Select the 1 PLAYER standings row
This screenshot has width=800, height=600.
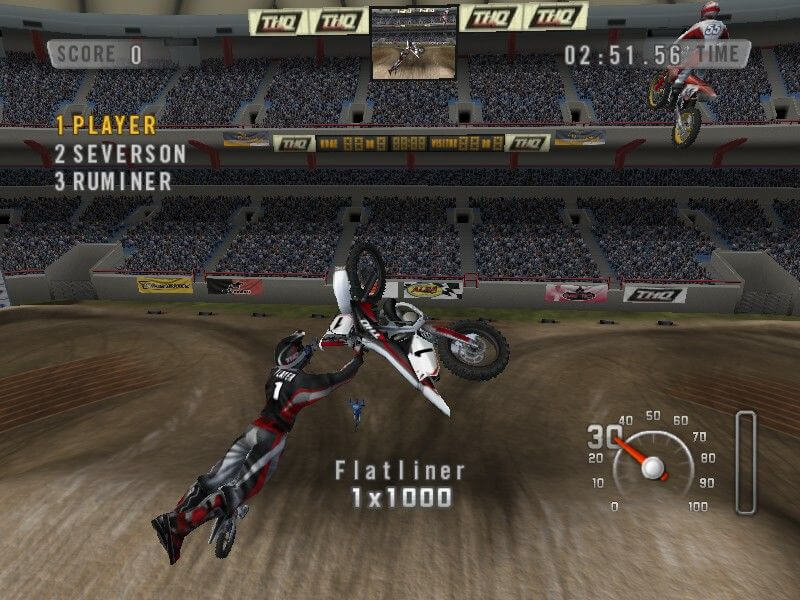[x=106, y=126]
